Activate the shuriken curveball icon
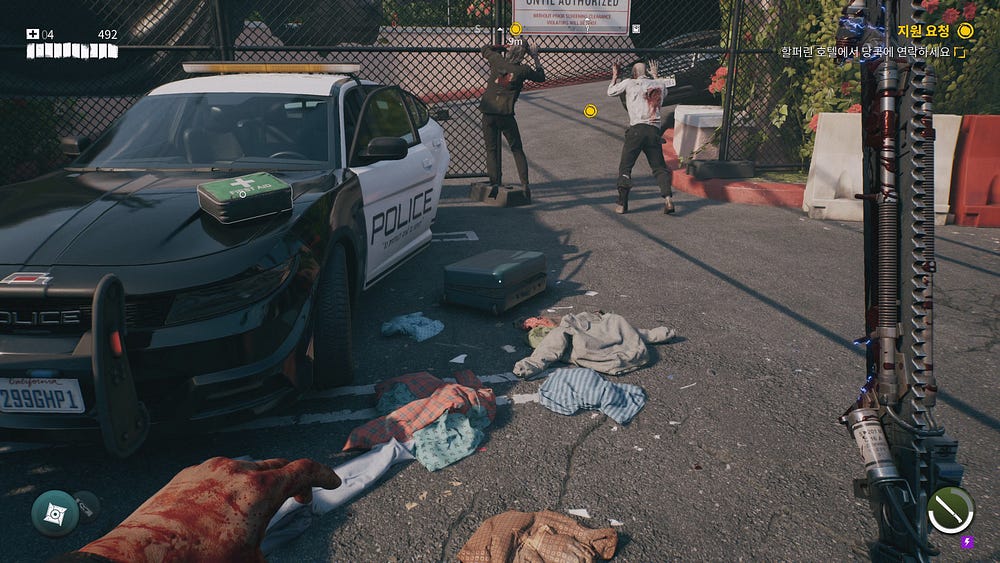 click(54, 512)
